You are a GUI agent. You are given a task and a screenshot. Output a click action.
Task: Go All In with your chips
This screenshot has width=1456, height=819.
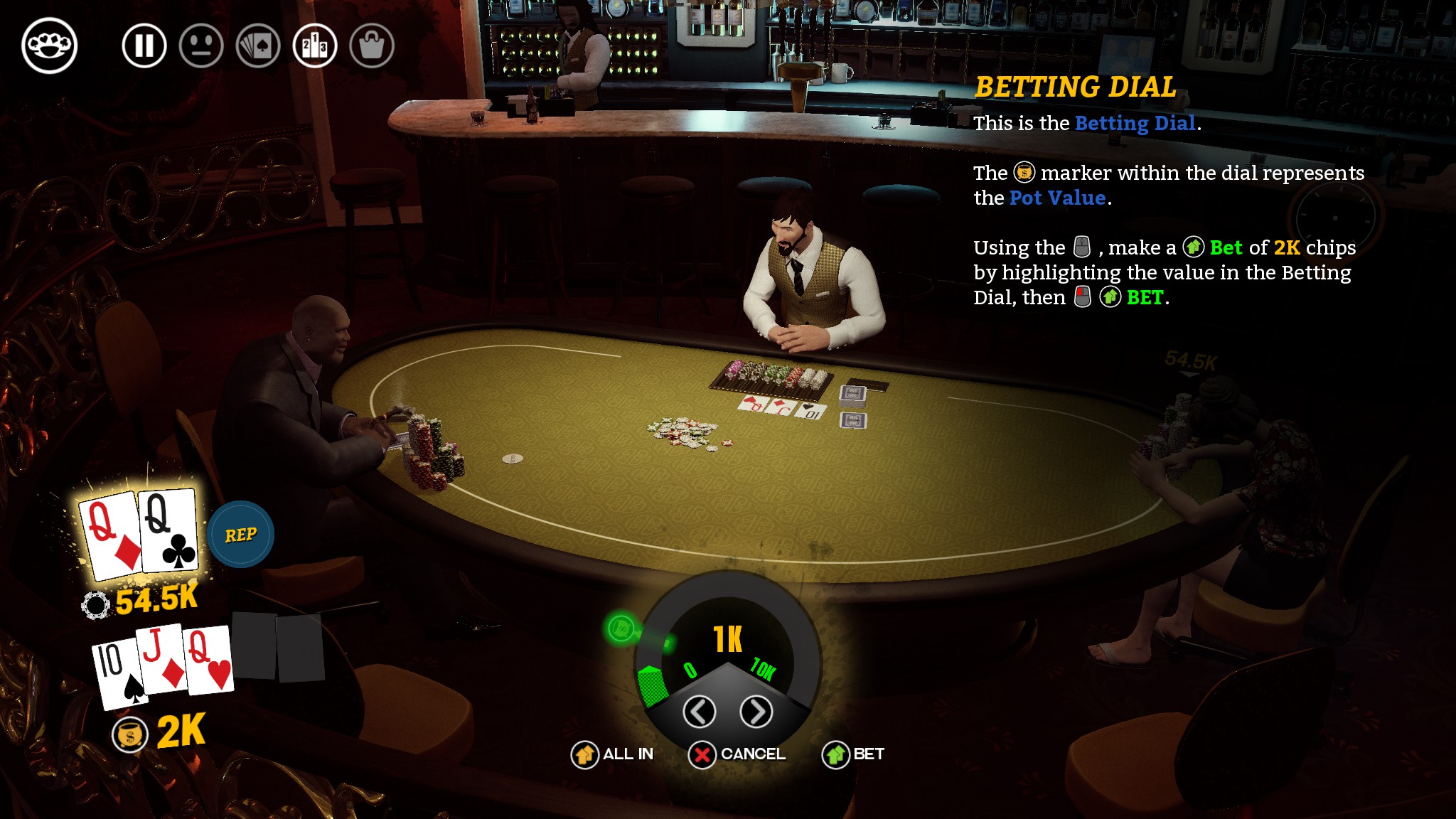tap(612, 754)
